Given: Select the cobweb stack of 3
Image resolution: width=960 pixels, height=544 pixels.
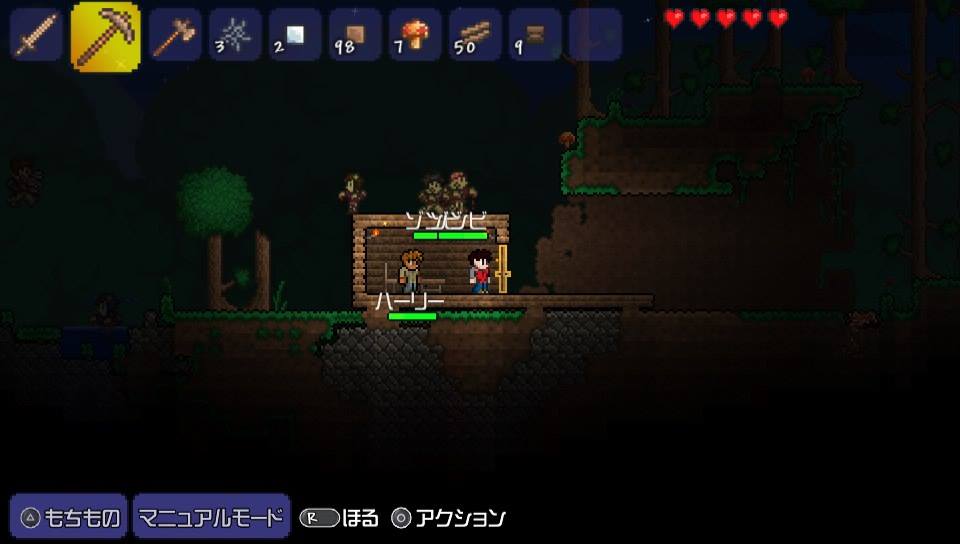Looking at the screenshot, I should point(235,35).
